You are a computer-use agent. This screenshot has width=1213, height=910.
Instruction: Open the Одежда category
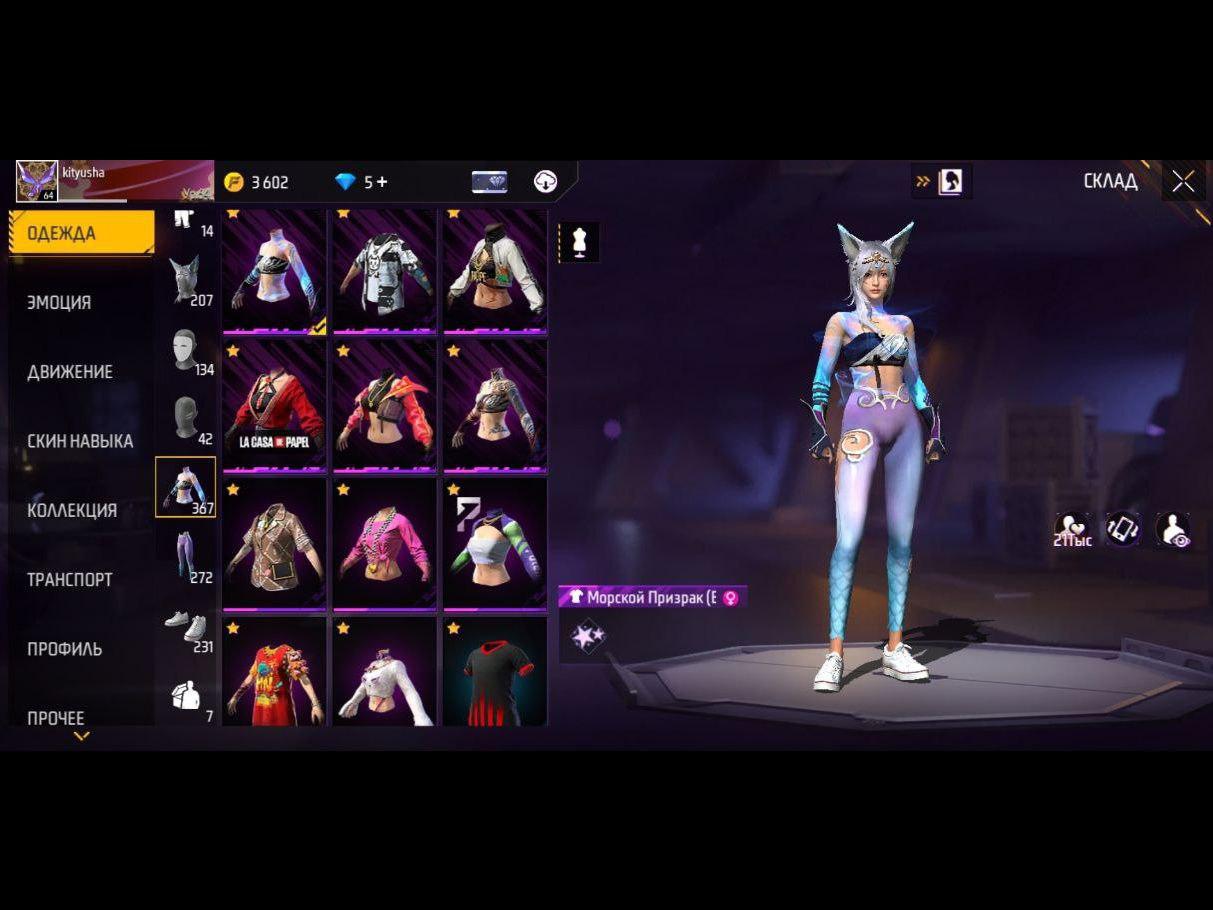click(x=80, y=233)
